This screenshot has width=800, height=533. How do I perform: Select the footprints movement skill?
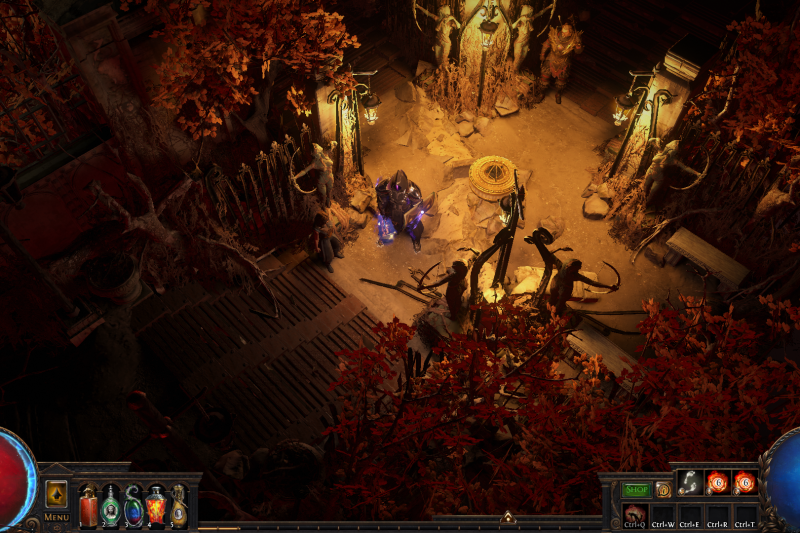tap(689, 483)
